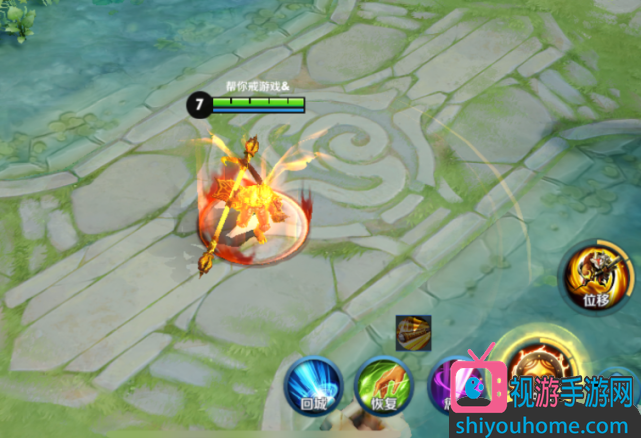Cast the purple summoner spell
641x438 pixels.
443,381
